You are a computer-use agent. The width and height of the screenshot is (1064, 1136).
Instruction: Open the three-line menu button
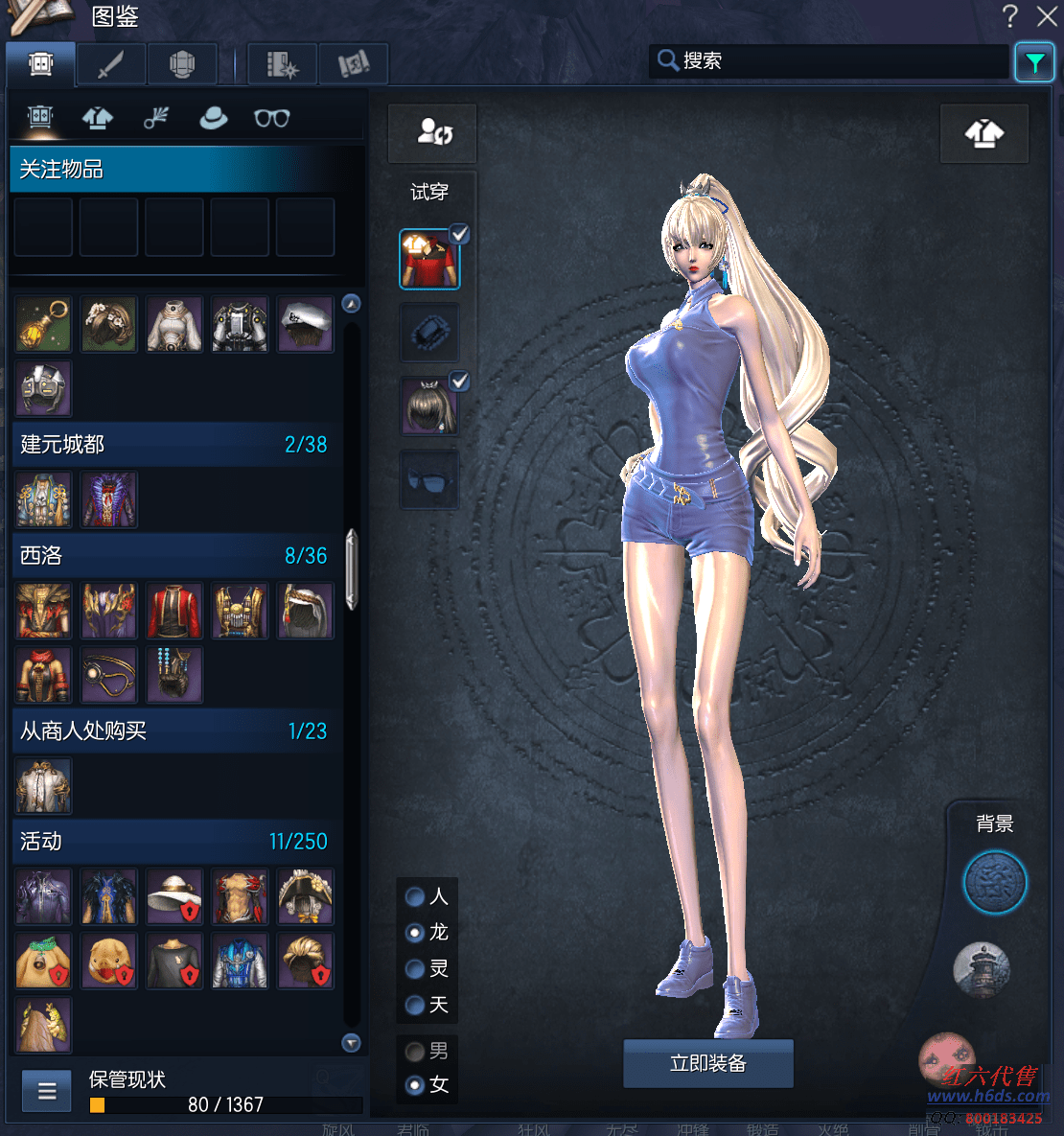point(47,1091)
